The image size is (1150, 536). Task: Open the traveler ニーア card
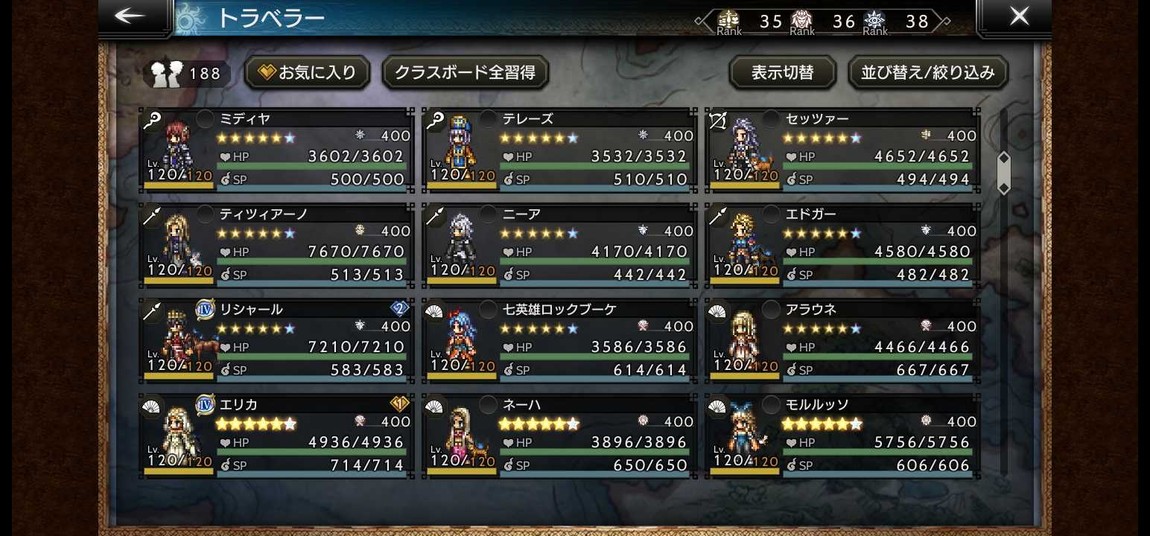pyautogui.click(x=559, y=244)
